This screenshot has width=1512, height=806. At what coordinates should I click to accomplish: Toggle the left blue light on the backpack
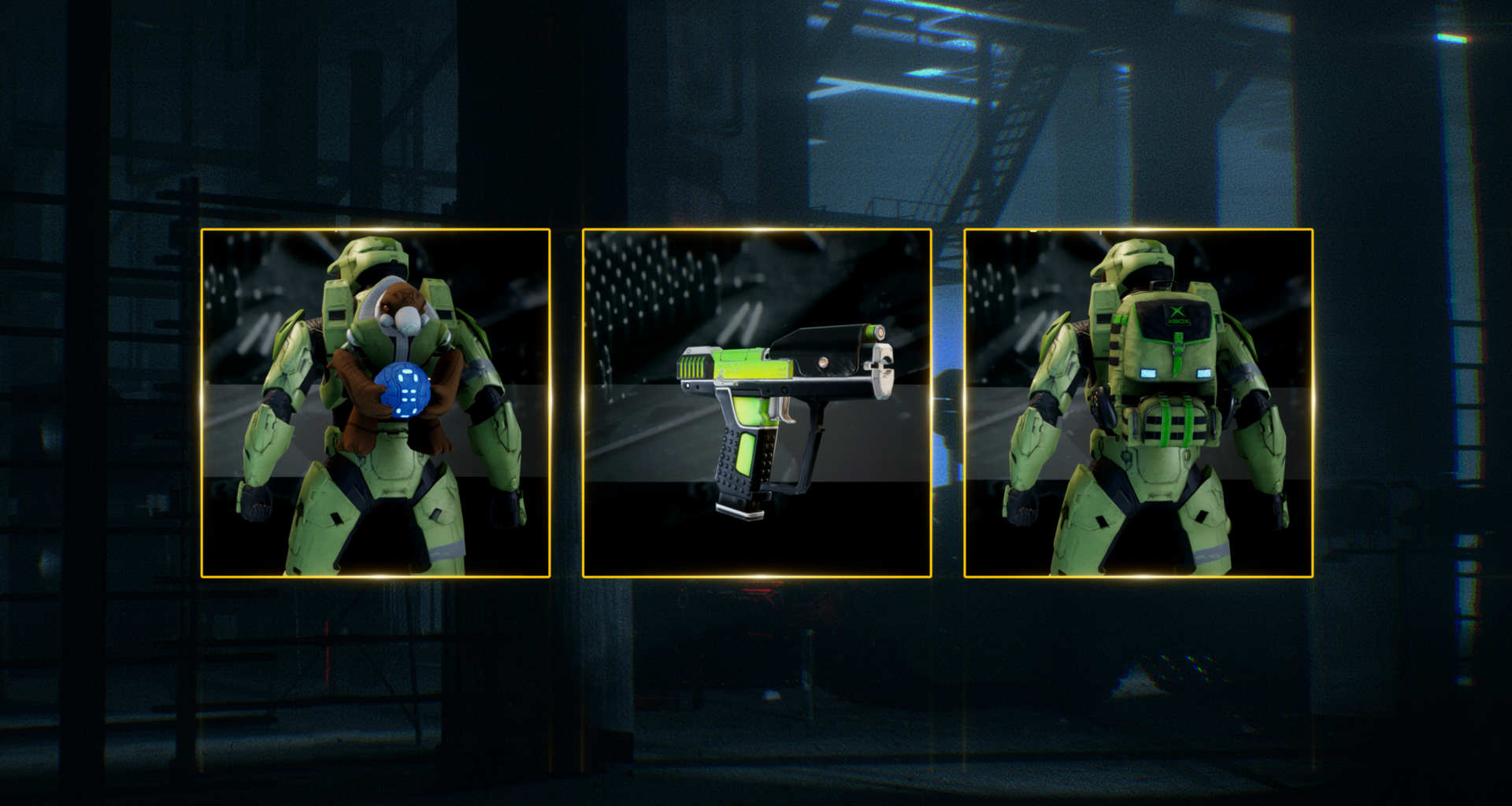pos(1147,373)
